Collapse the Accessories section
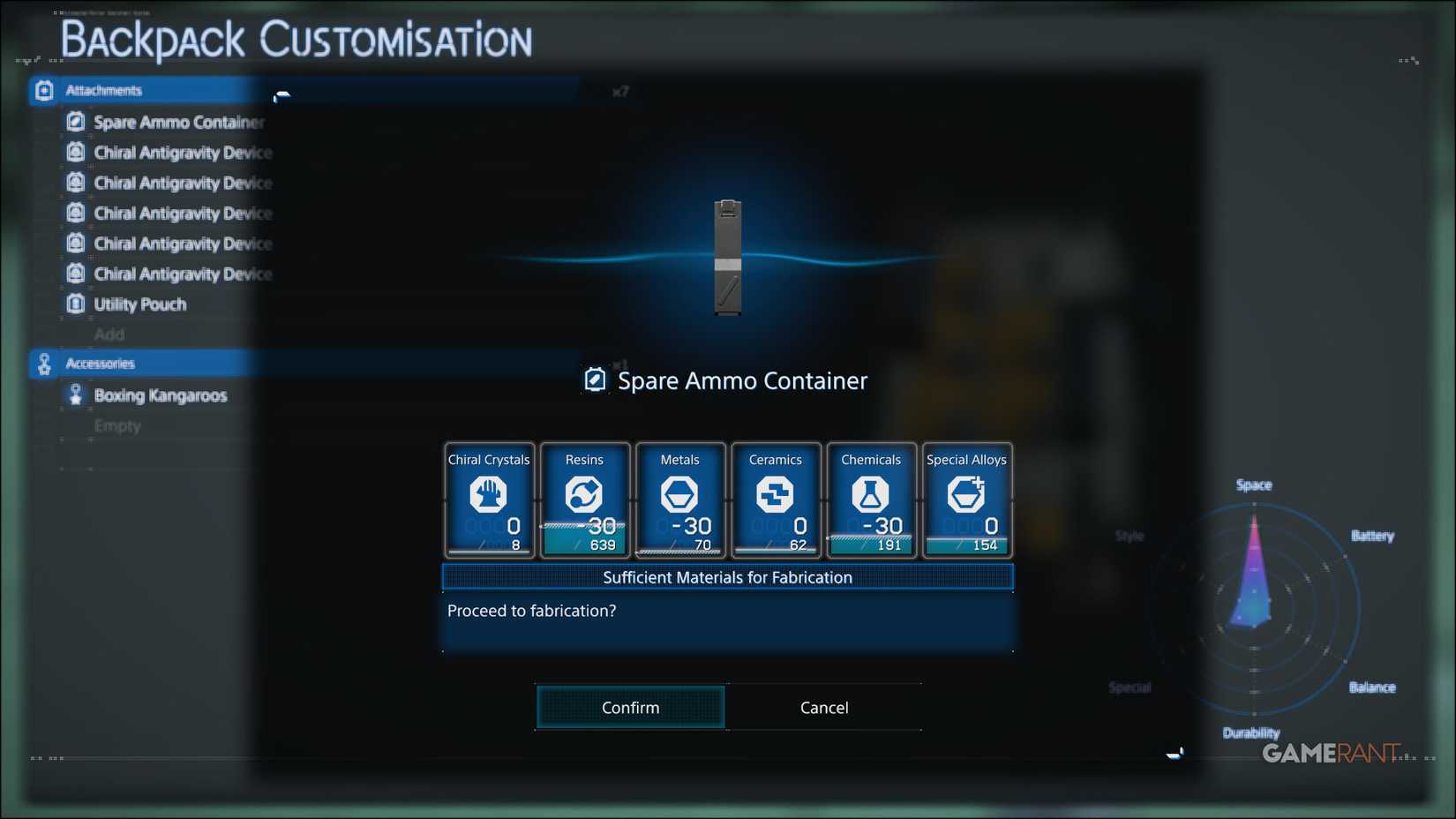Image resolution: width=1456 pixels, height=819 pixels. 101,363
